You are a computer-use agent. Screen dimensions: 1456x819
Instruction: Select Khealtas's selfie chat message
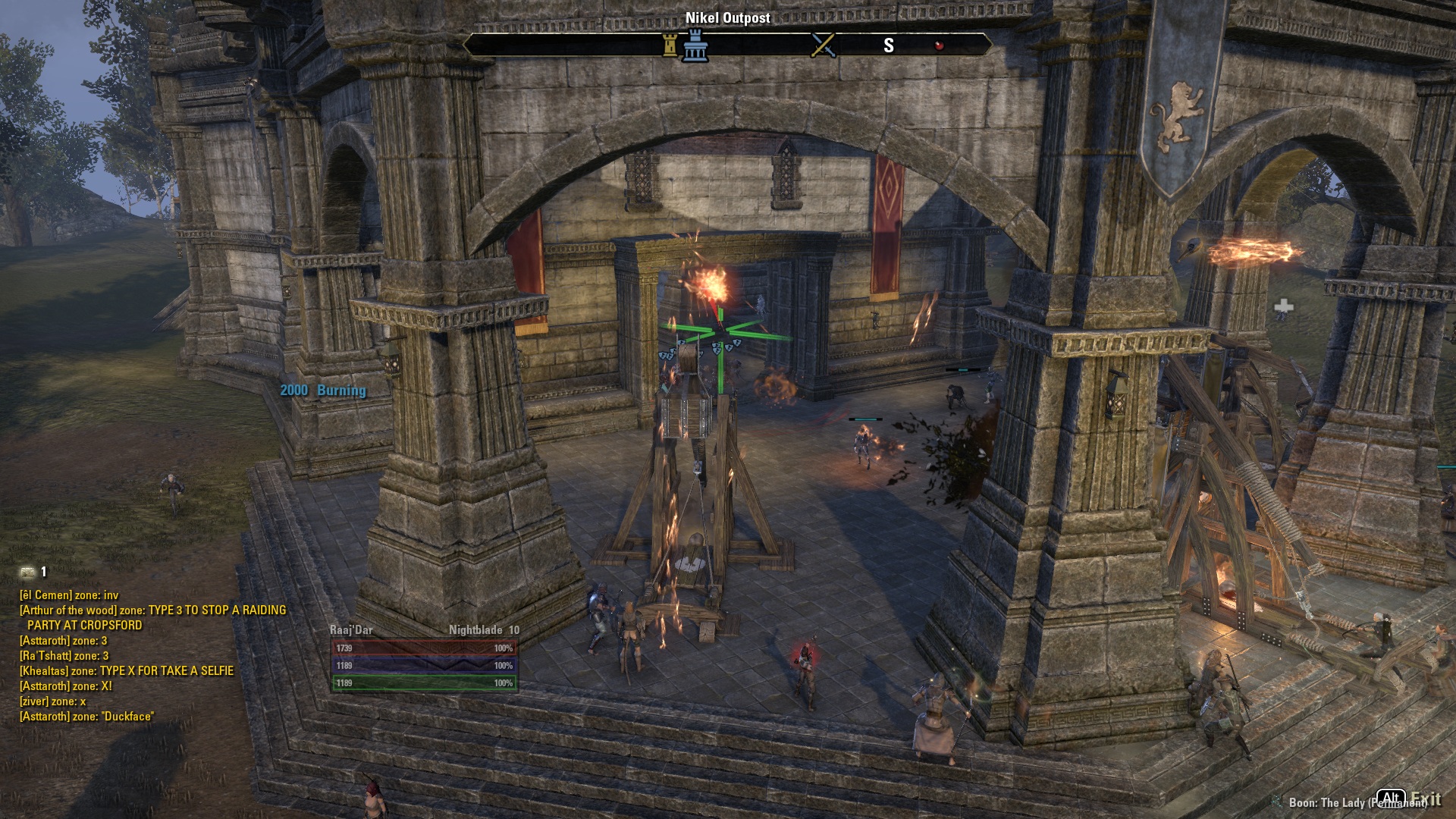(127, 670)
